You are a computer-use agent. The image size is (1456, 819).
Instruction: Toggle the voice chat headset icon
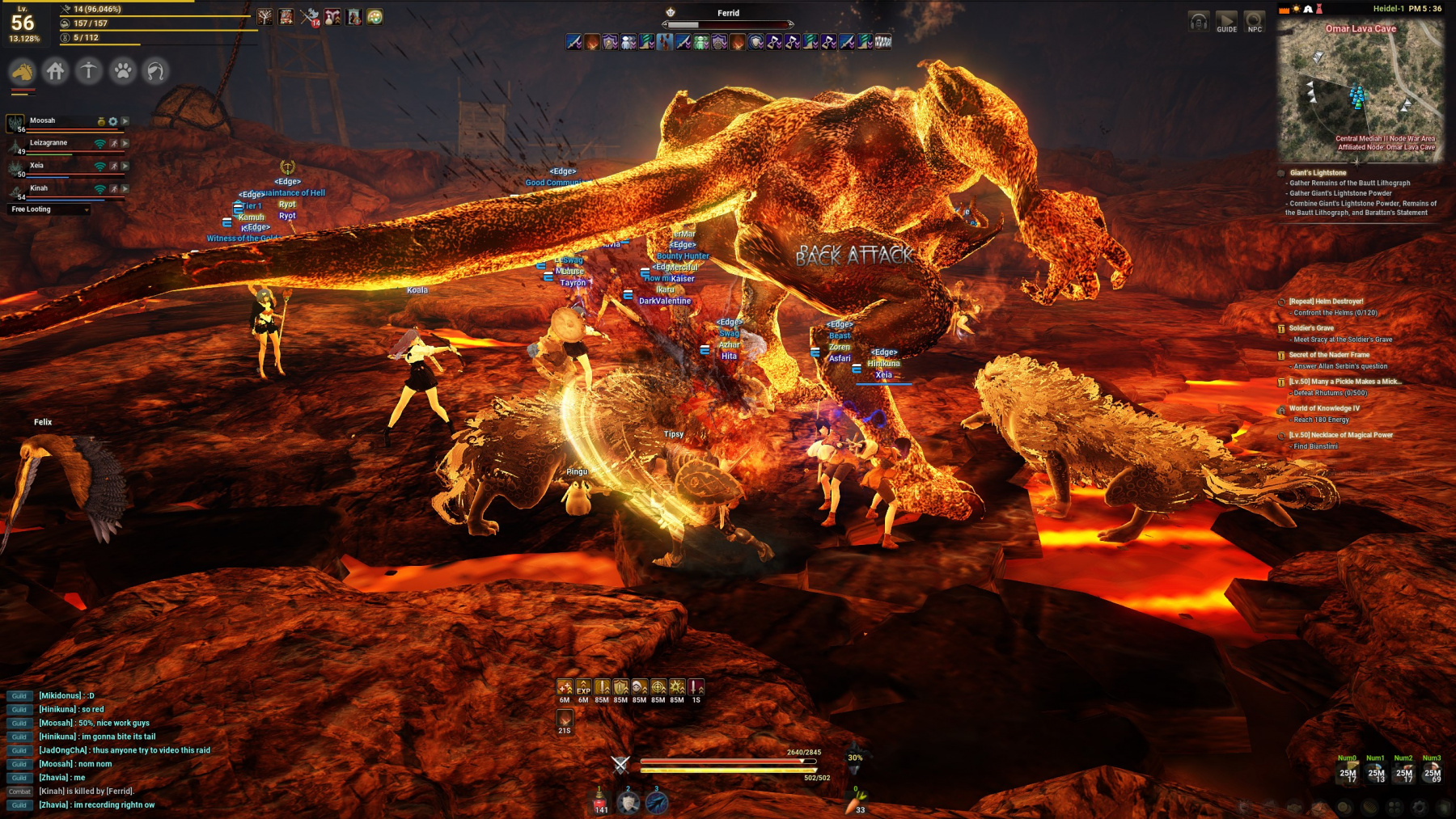(1199, 22)
